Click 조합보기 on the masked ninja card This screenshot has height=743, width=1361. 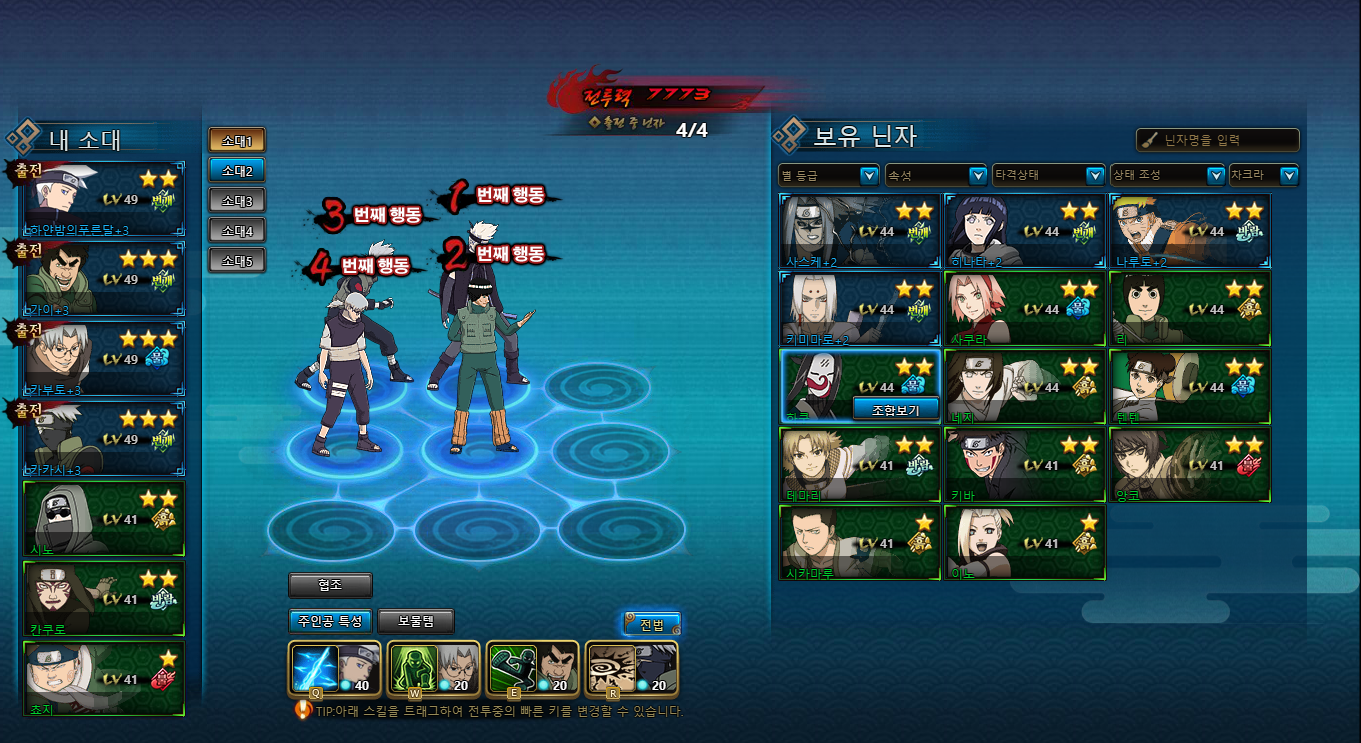pos(896,409)
